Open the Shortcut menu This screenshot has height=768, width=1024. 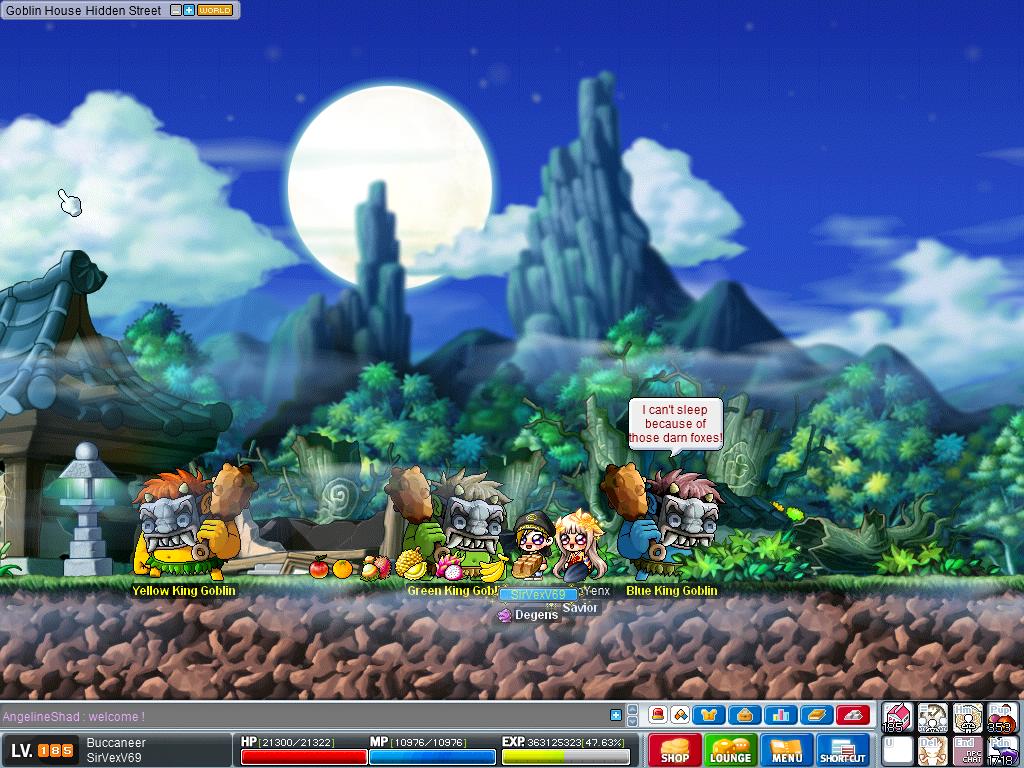point(843,750)
